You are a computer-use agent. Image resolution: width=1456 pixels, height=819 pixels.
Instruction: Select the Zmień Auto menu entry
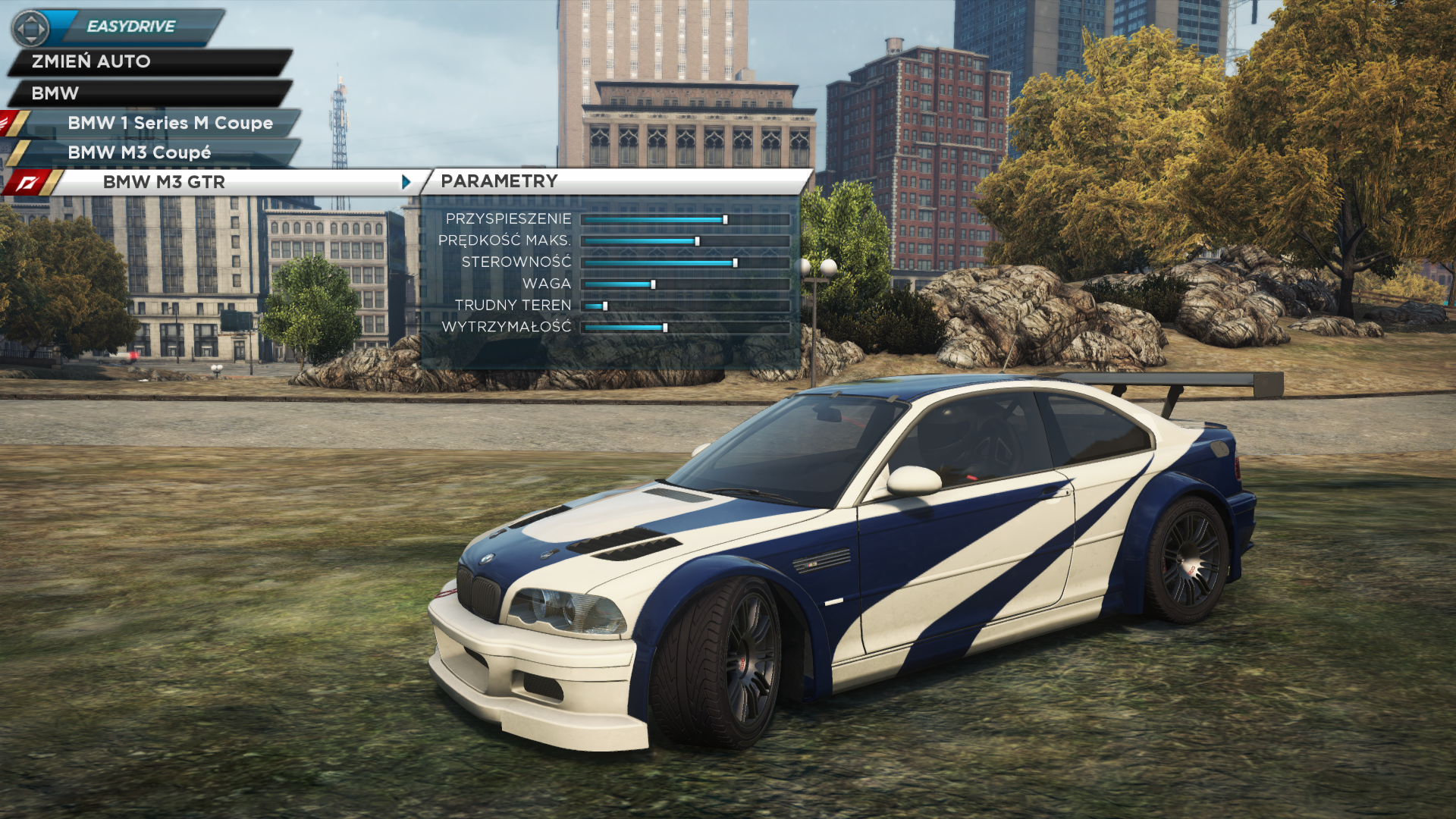(x=149, y=61)
